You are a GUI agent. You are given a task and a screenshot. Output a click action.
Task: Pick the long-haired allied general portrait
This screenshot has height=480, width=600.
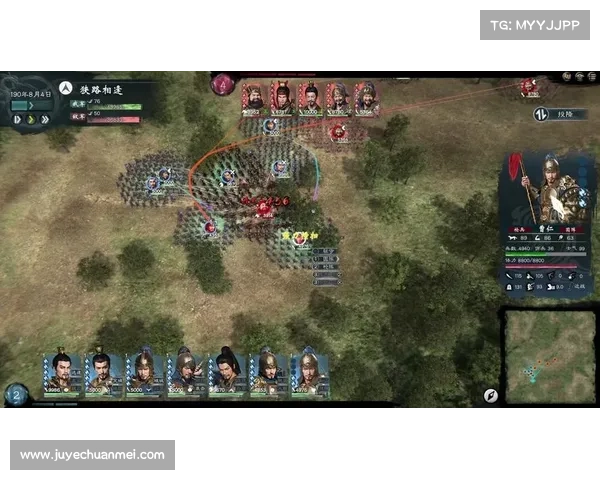(227, 372)
